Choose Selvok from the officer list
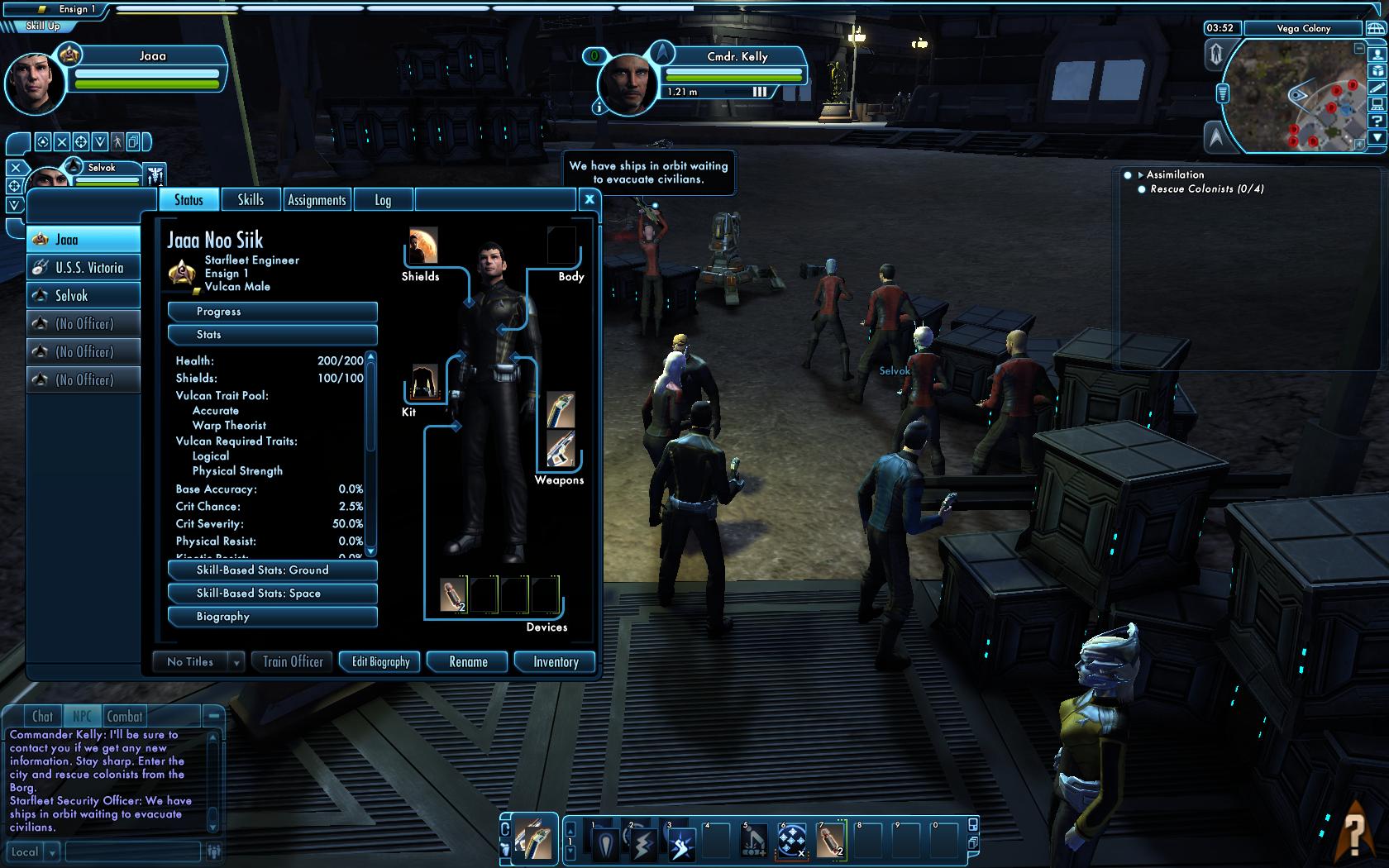1389x868 pixels. [x=84, y=296]
